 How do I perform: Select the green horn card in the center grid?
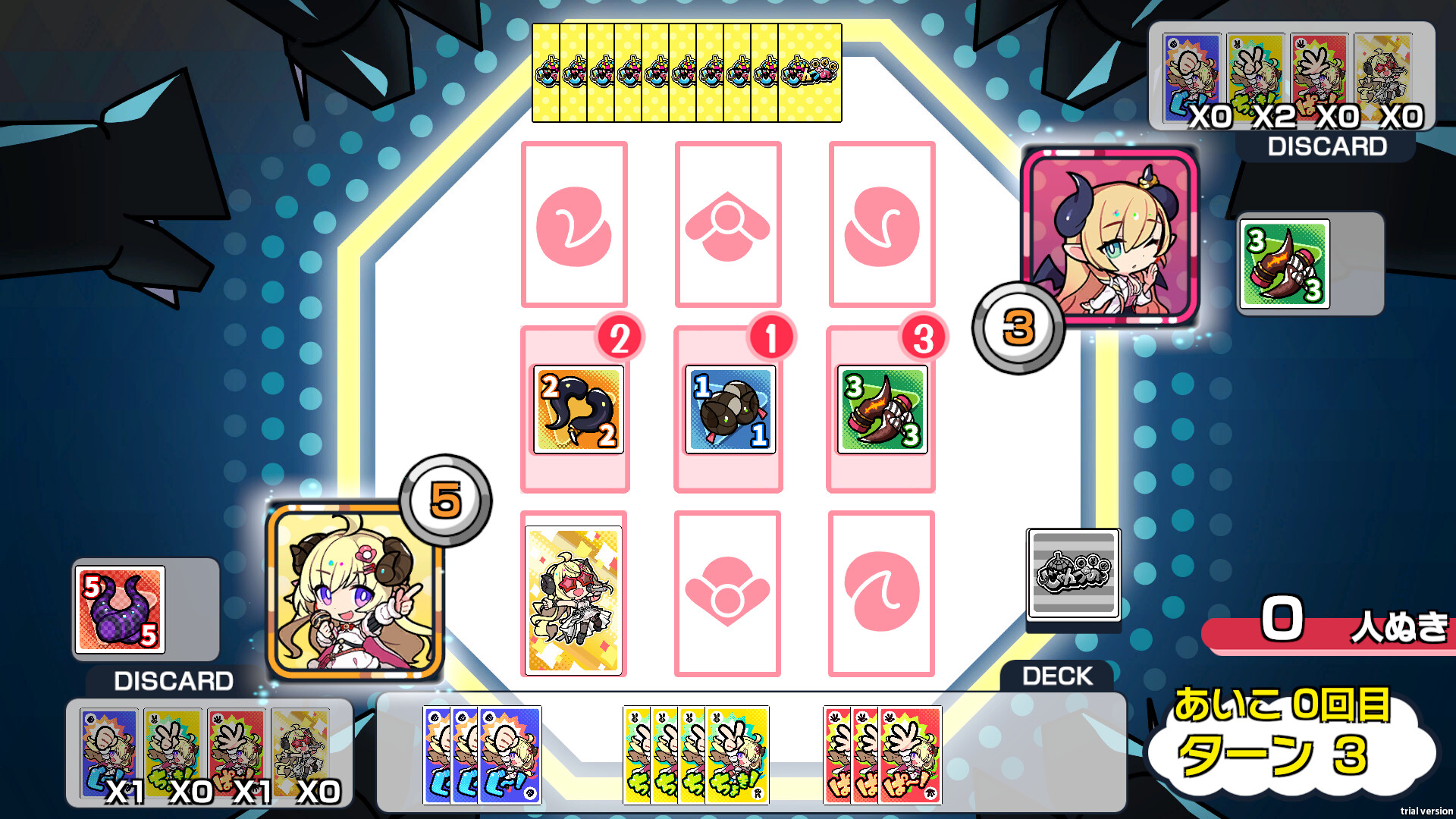pyautogui.click(x=881, y=409)
